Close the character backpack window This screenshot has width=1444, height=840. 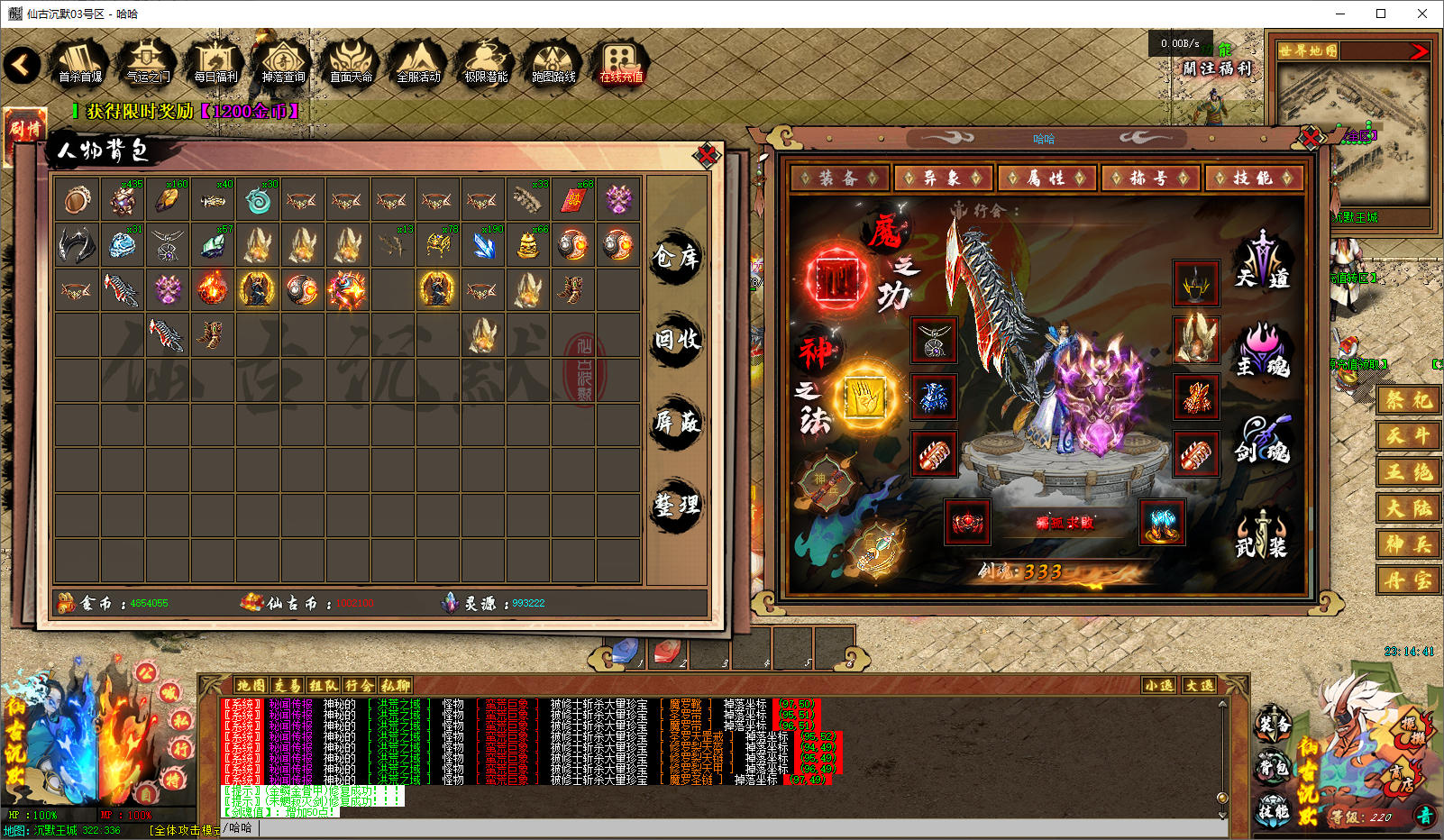[x=707, y=156]
